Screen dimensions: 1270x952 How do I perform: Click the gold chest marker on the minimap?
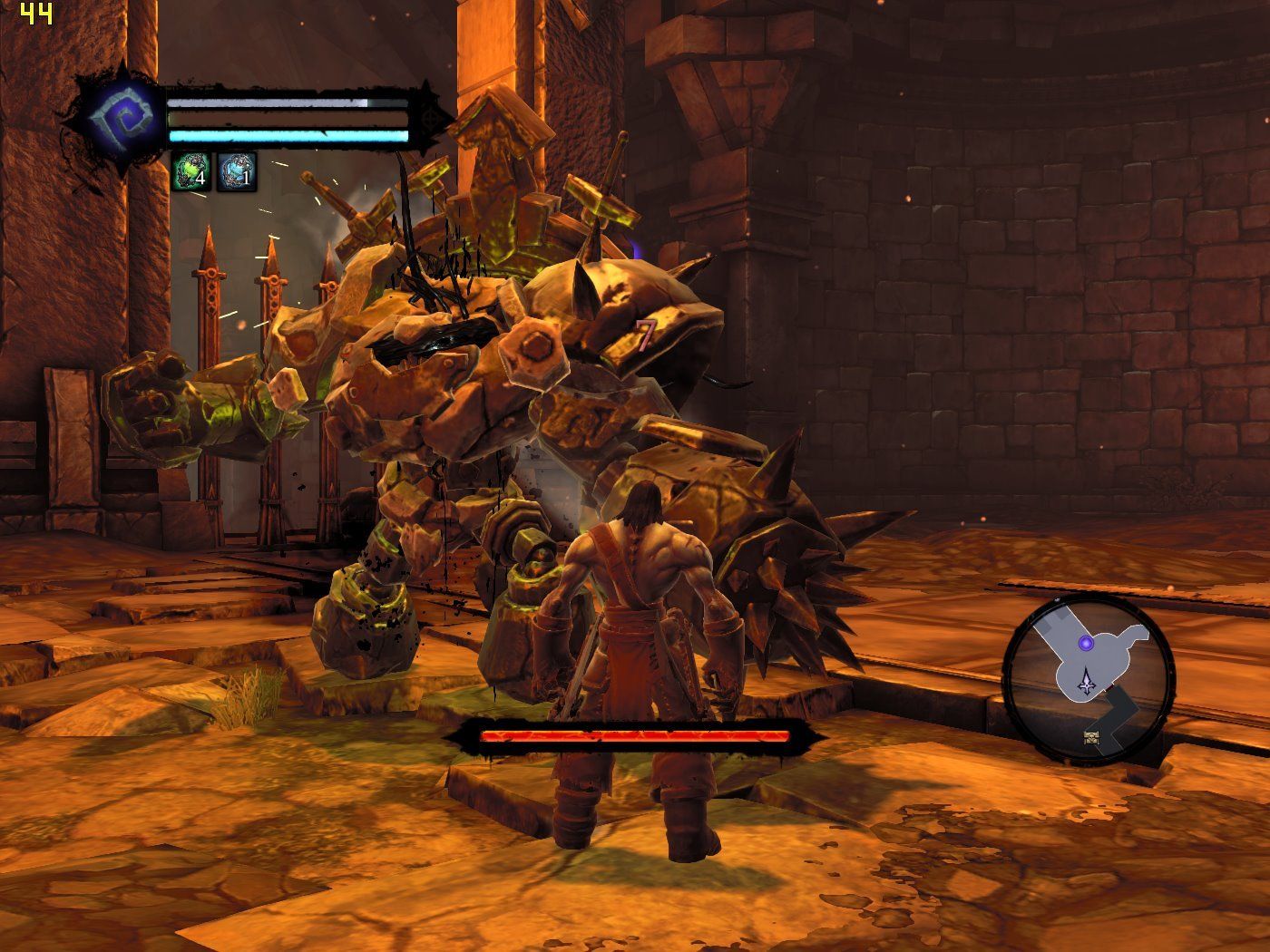pos(1093,736)
